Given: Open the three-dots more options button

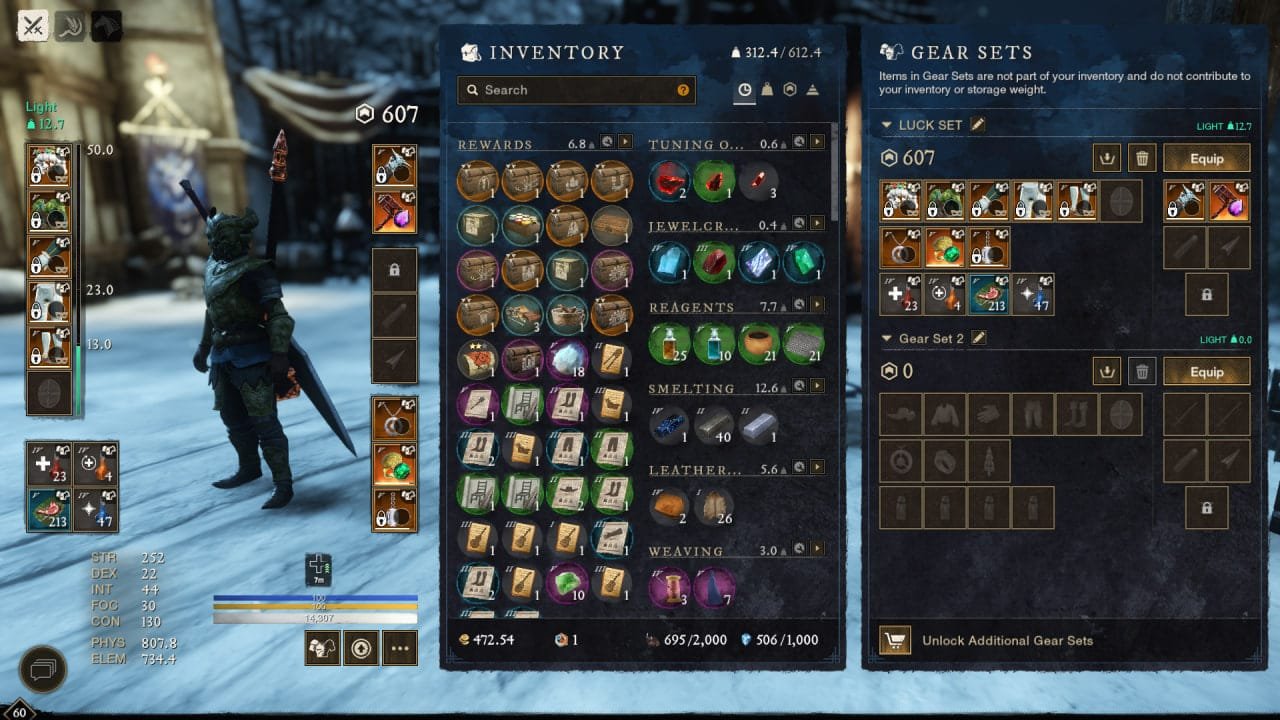Looking at the screenshot, I should click(x=399, y=649).
